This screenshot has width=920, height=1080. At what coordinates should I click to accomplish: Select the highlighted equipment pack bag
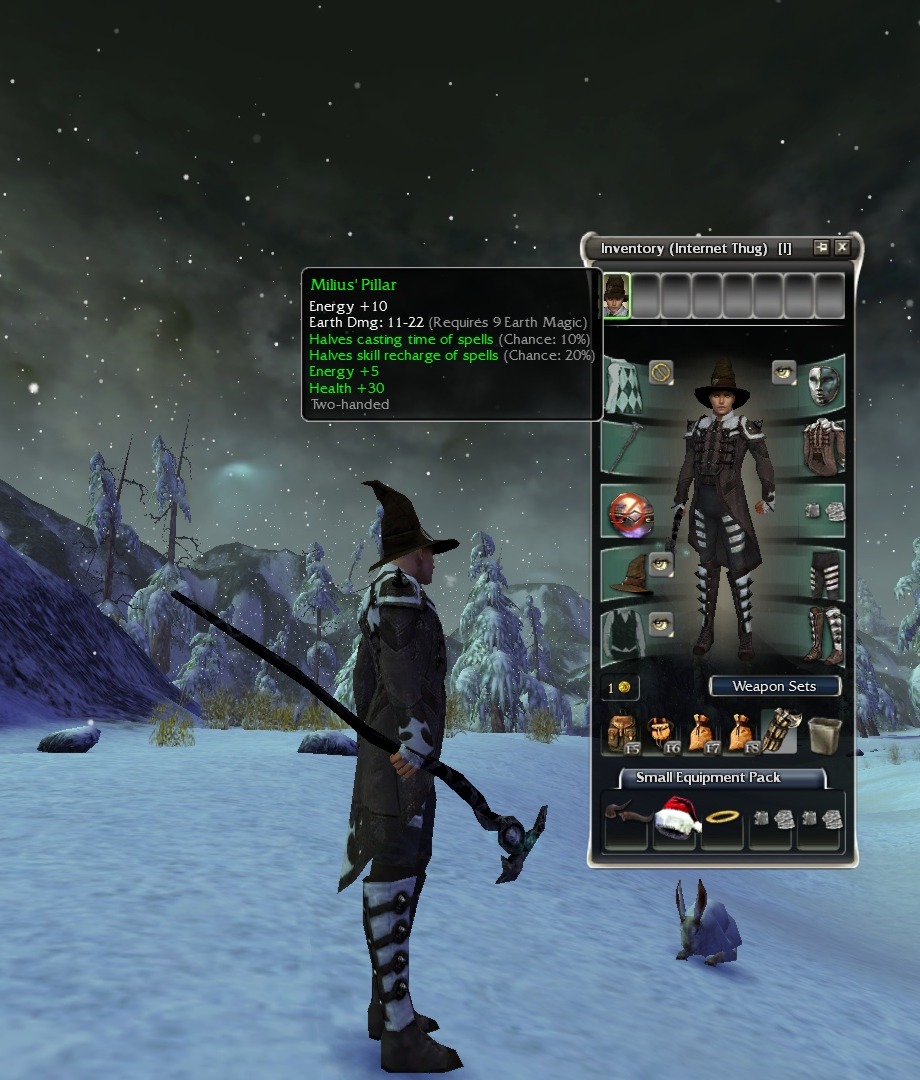click(779, 731)
